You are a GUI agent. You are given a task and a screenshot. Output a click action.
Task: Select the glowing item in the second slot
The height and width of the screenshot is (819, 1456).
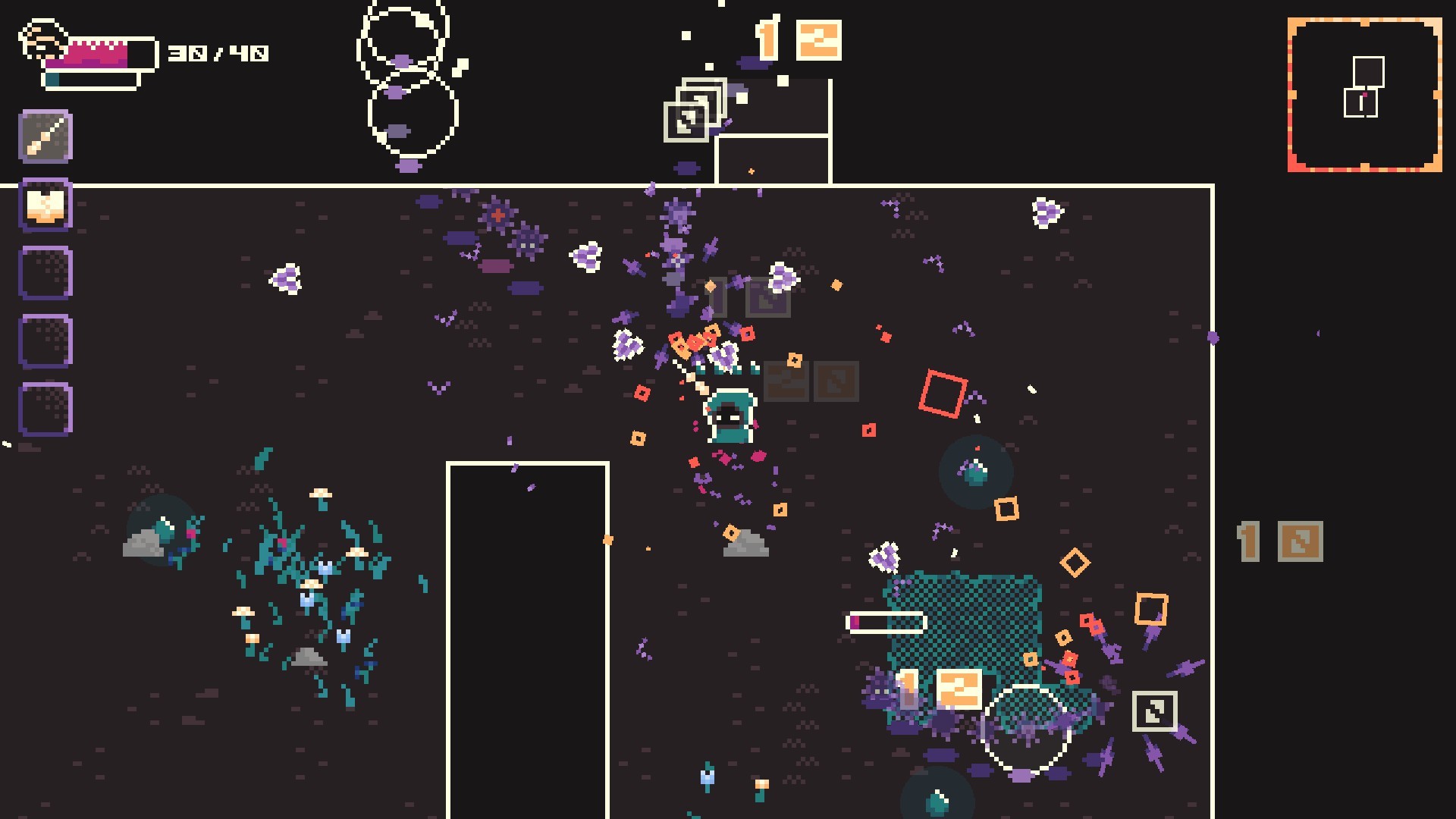tap(45, 203)
